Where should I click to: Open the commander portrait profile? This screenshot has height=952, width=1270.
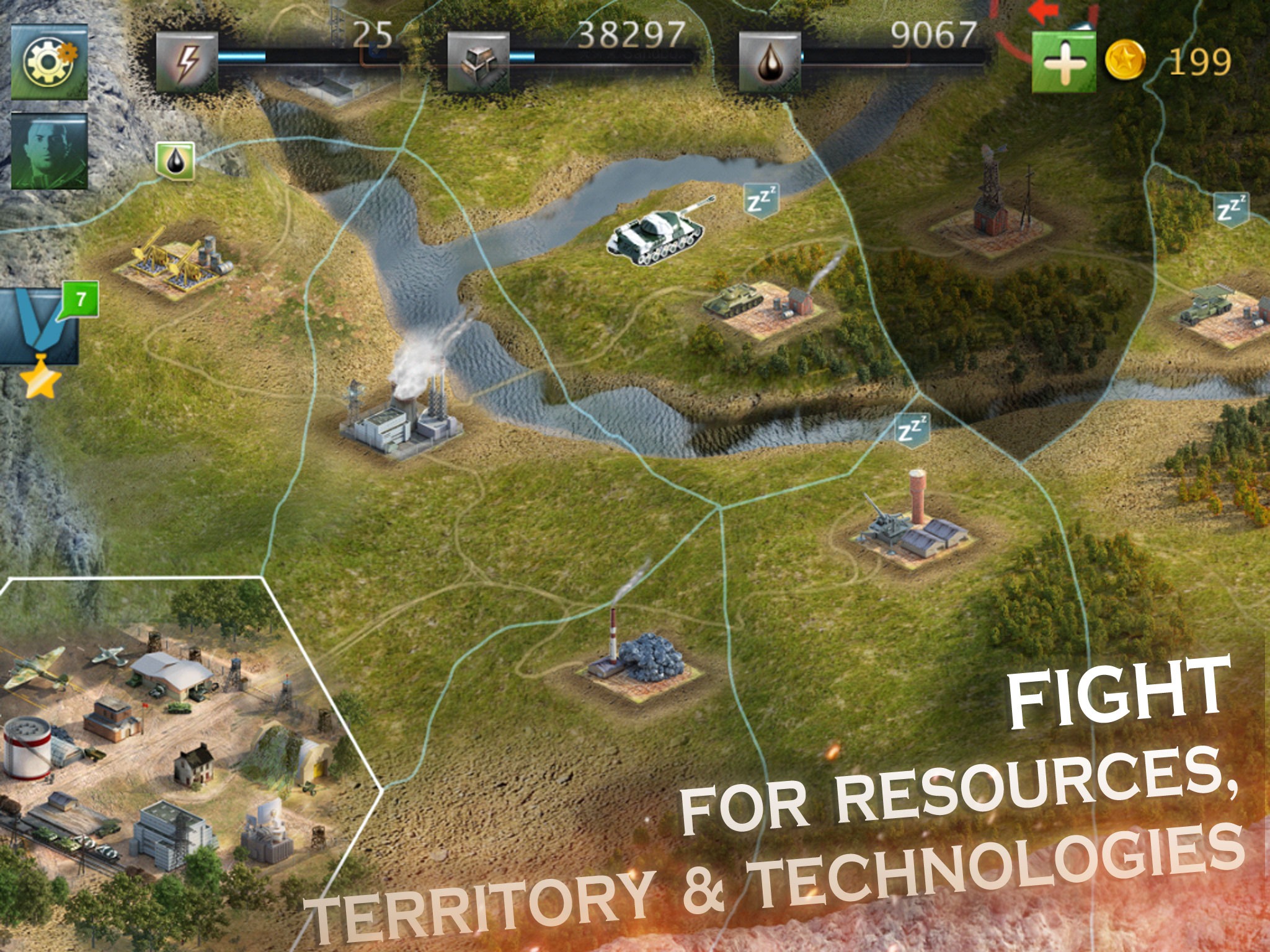[x=48, y=151]
